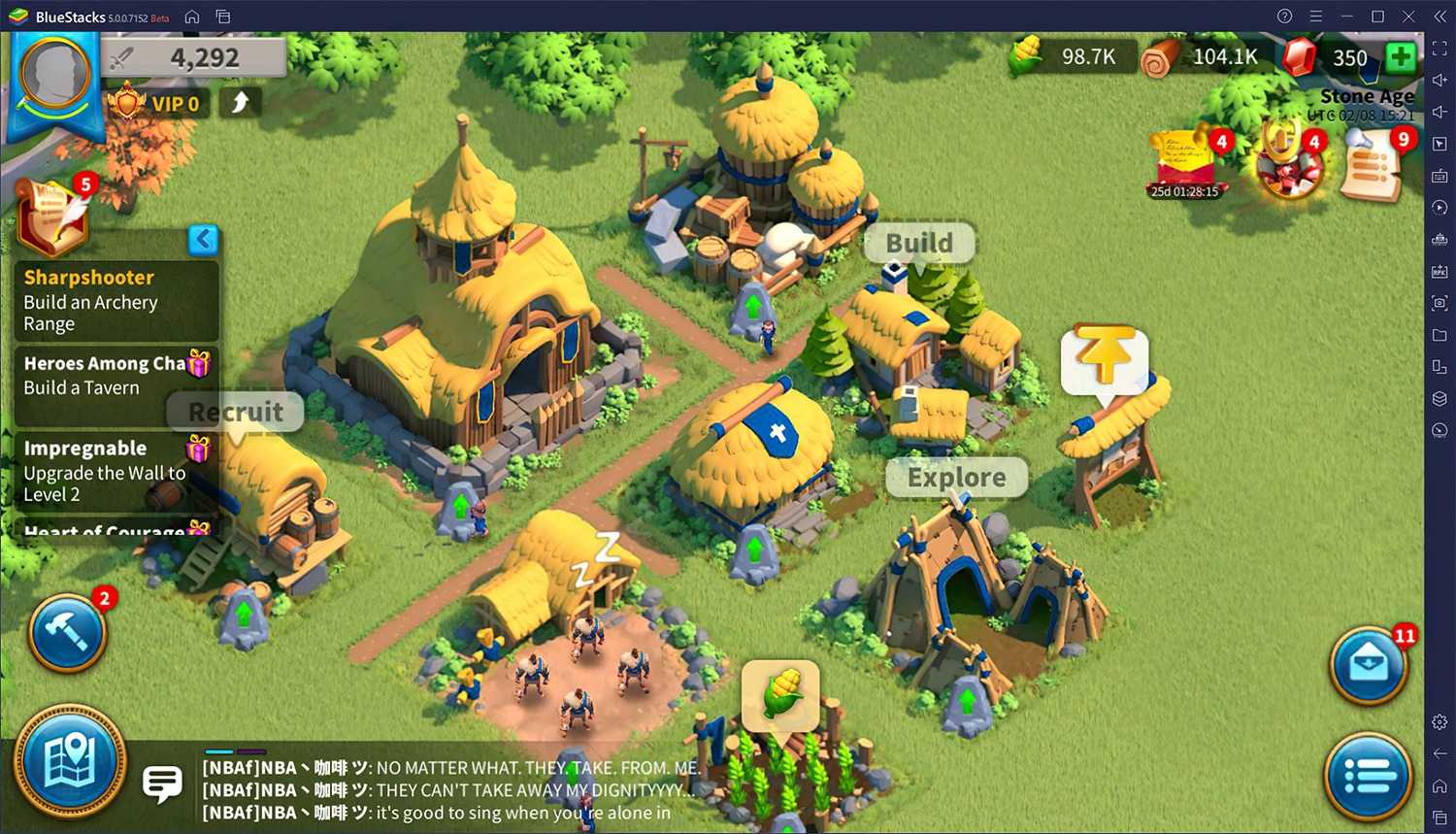The width and height of the screenshot is (1456, 834).
Task: Open the mail inbox button
Action: tap(1369, 666)
